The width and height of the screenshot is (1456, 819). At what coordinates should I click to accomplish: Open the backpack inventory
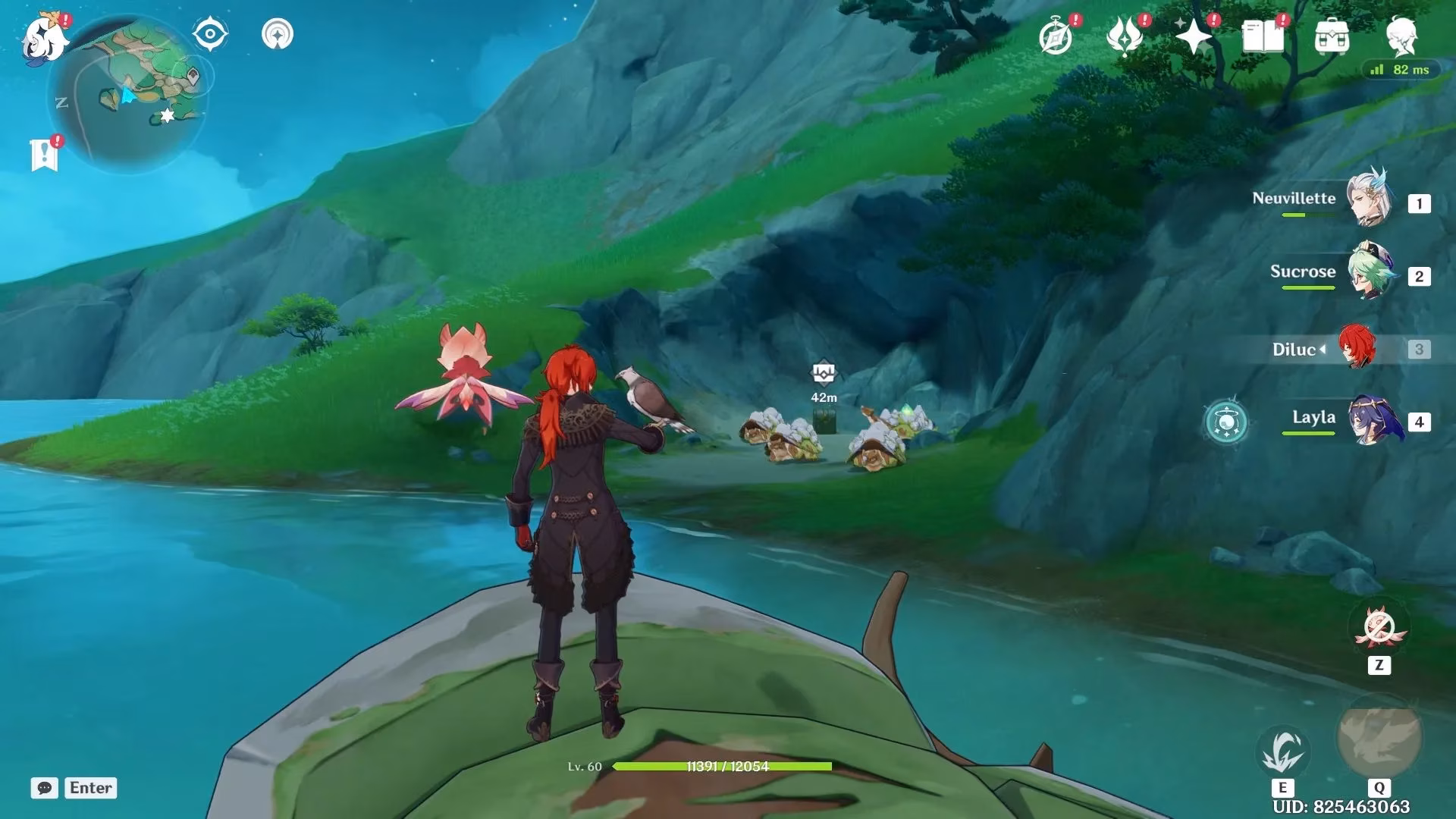point(1332,36)
